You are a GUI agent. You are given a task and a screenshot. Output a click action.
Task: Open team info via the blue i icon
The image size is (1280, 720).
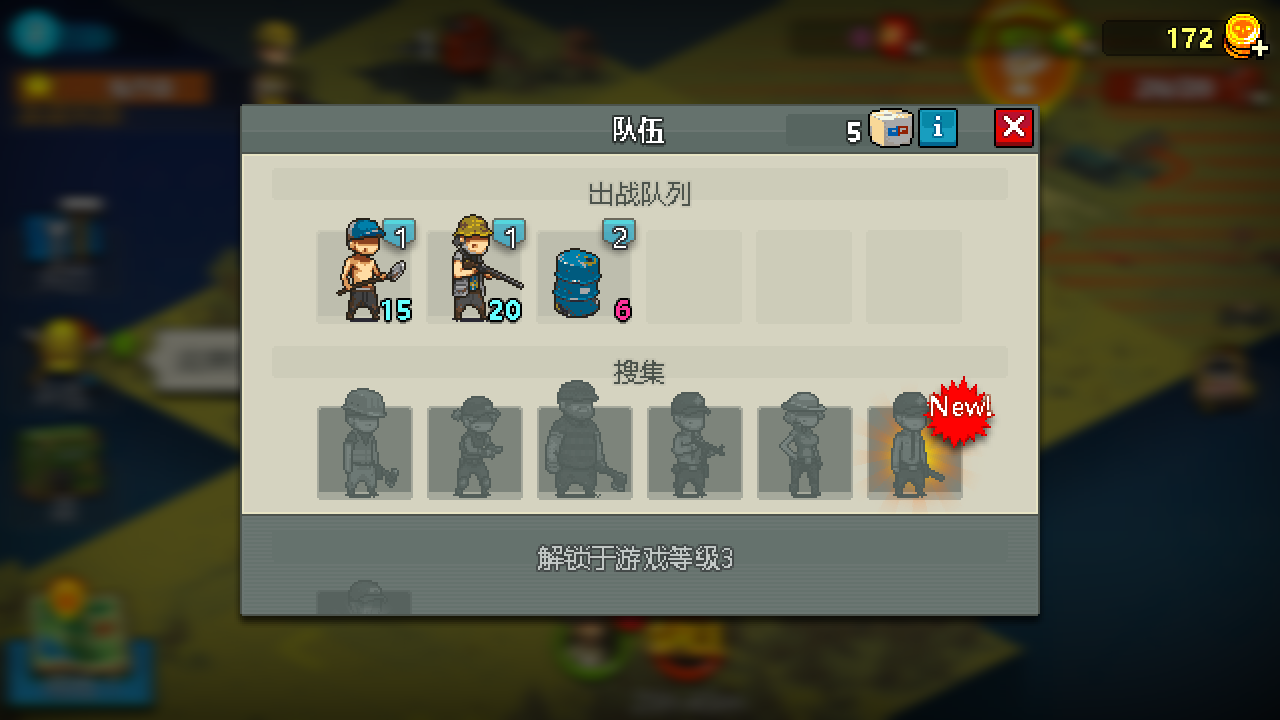point(937,128)
